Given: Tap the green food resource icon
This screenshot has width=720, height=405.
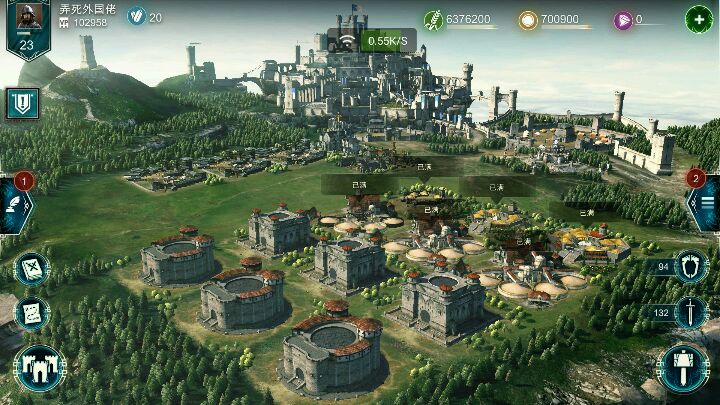Looking at the screenshot, I should (433, 19).
